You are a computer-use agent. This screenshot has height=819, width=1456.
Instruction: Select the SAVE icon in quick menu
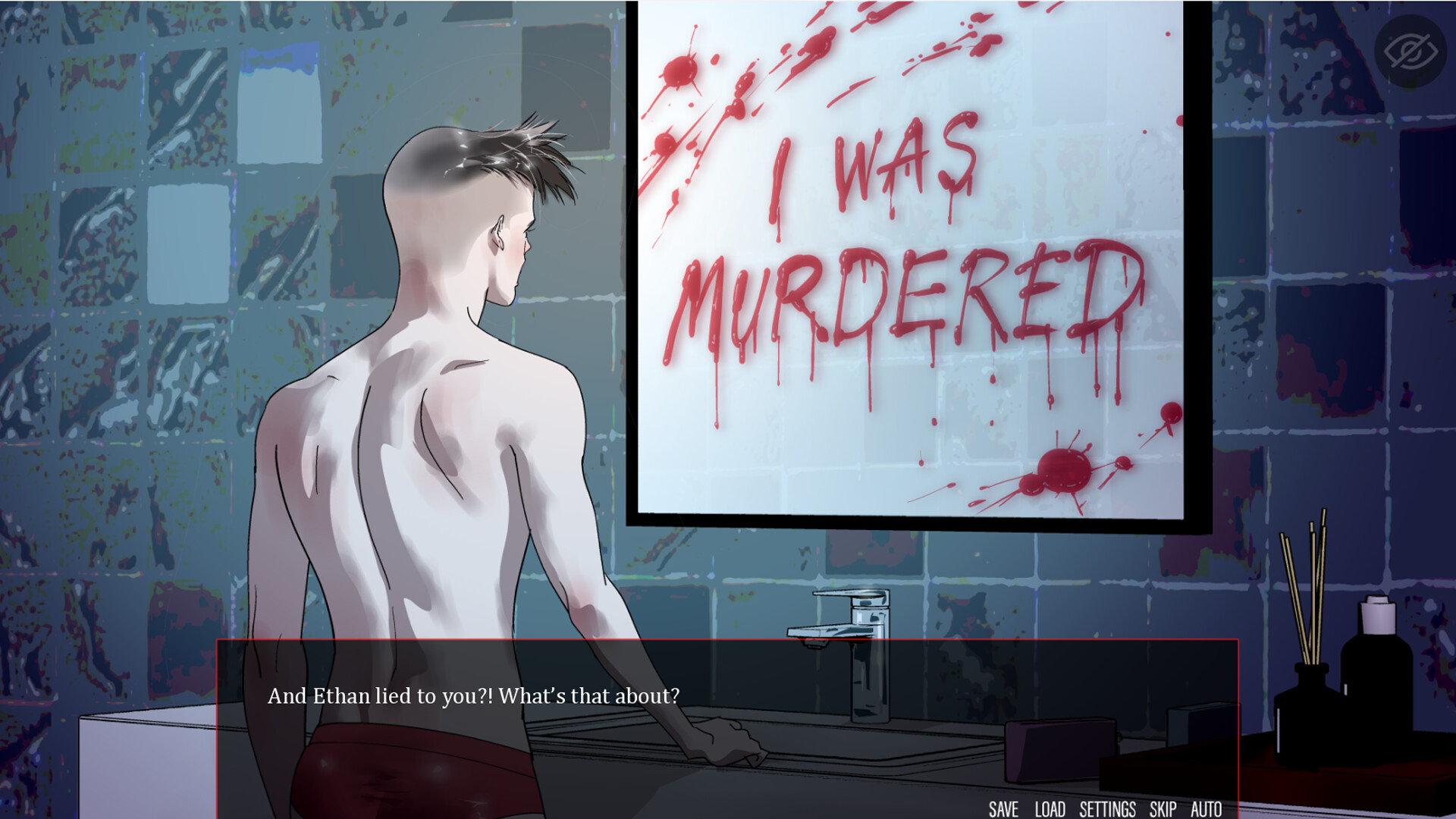(x=1003, y=808)
